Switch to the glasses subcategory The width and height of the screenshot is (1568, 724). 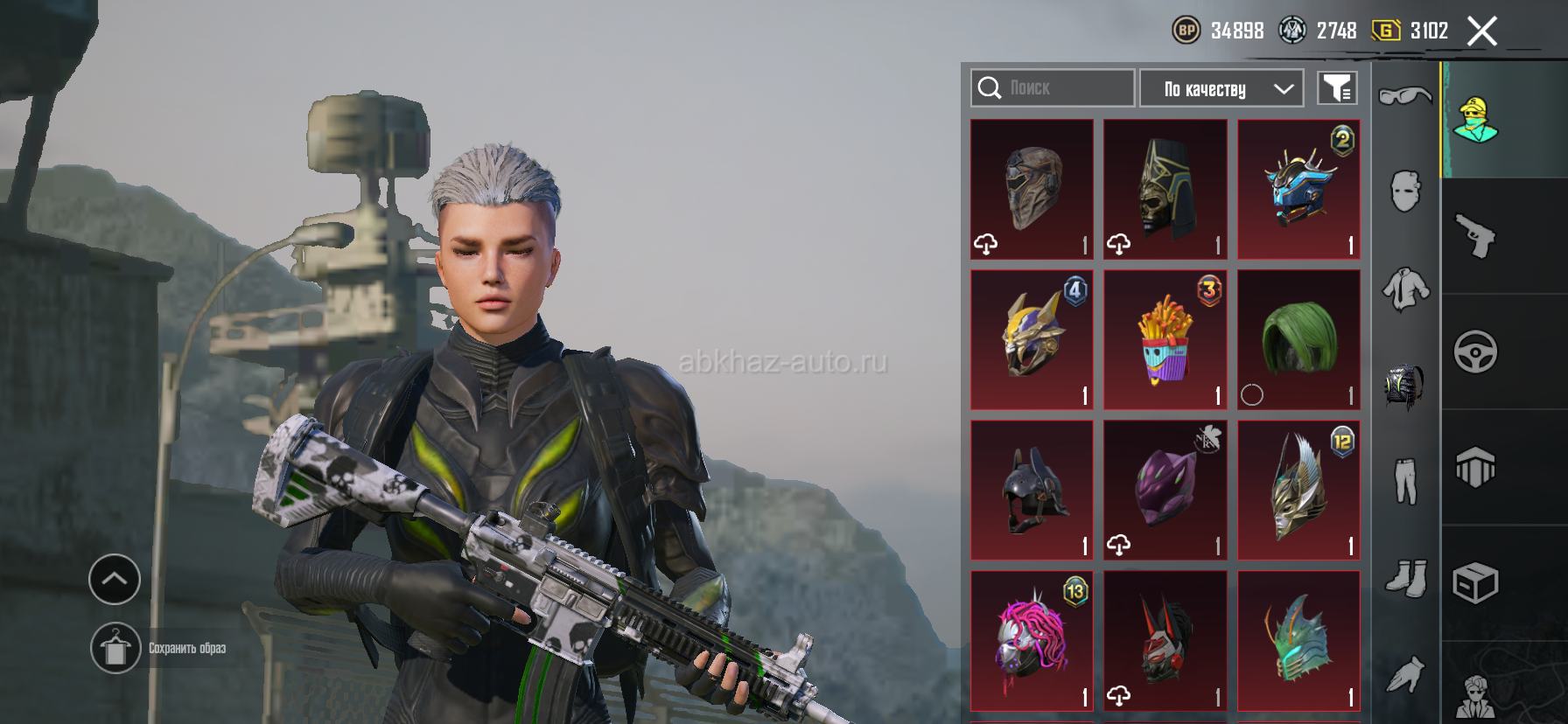[x=1405, y=94]
